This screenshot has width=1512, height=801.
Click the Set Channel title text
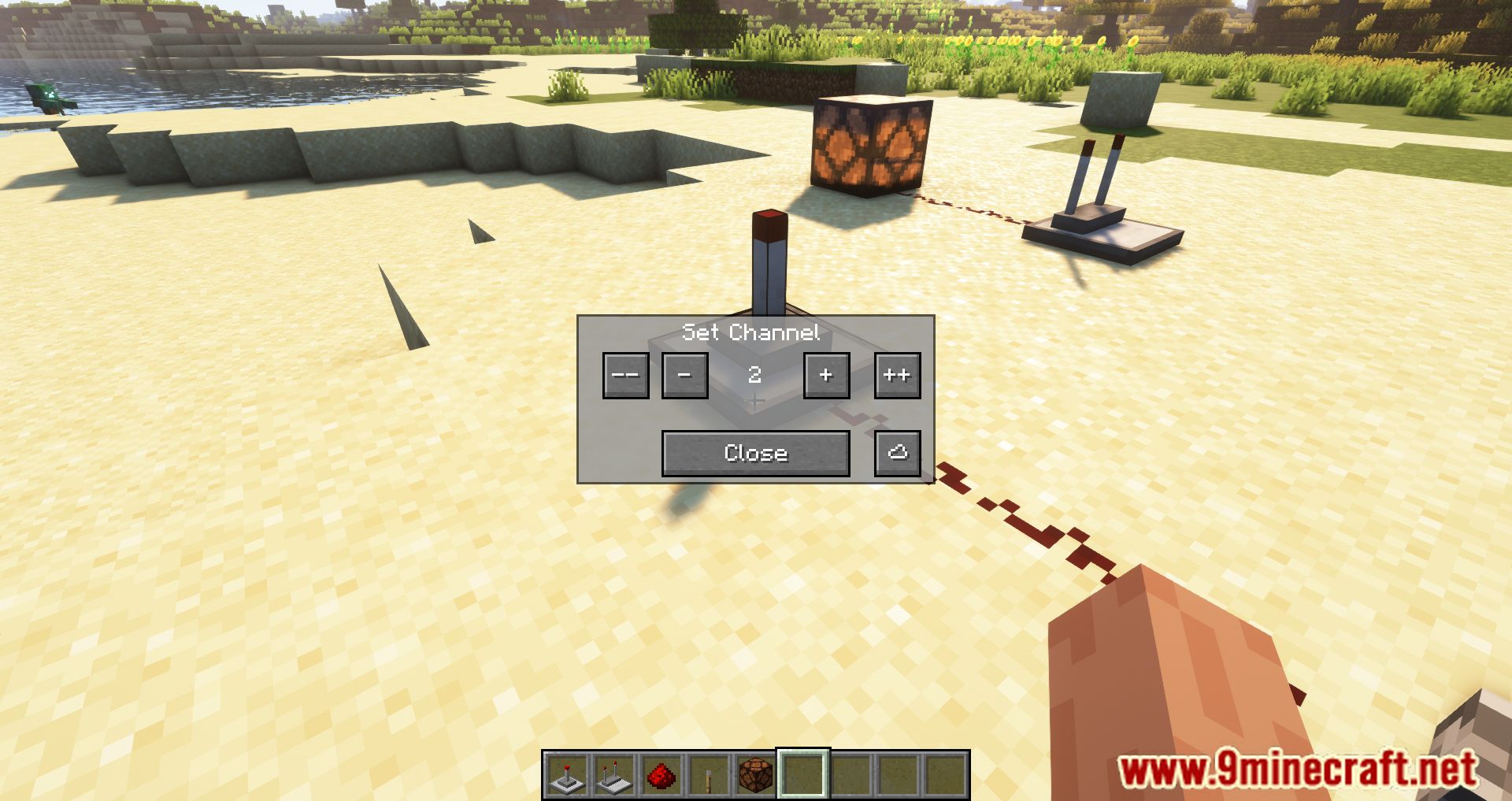[x=752, y=332]
